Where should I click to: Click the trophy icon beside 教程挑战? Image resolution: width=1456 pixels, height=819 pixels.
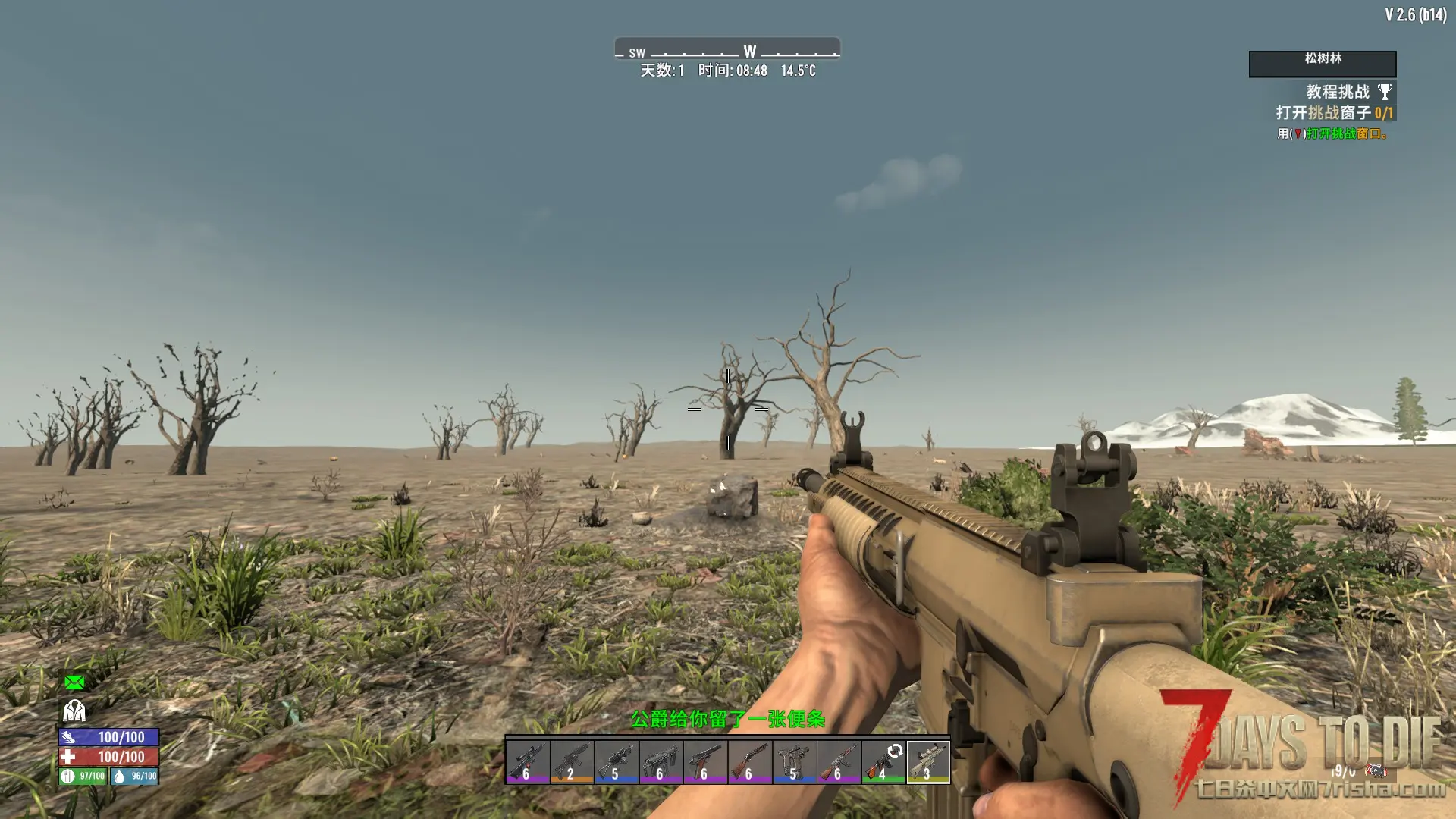1385,93
